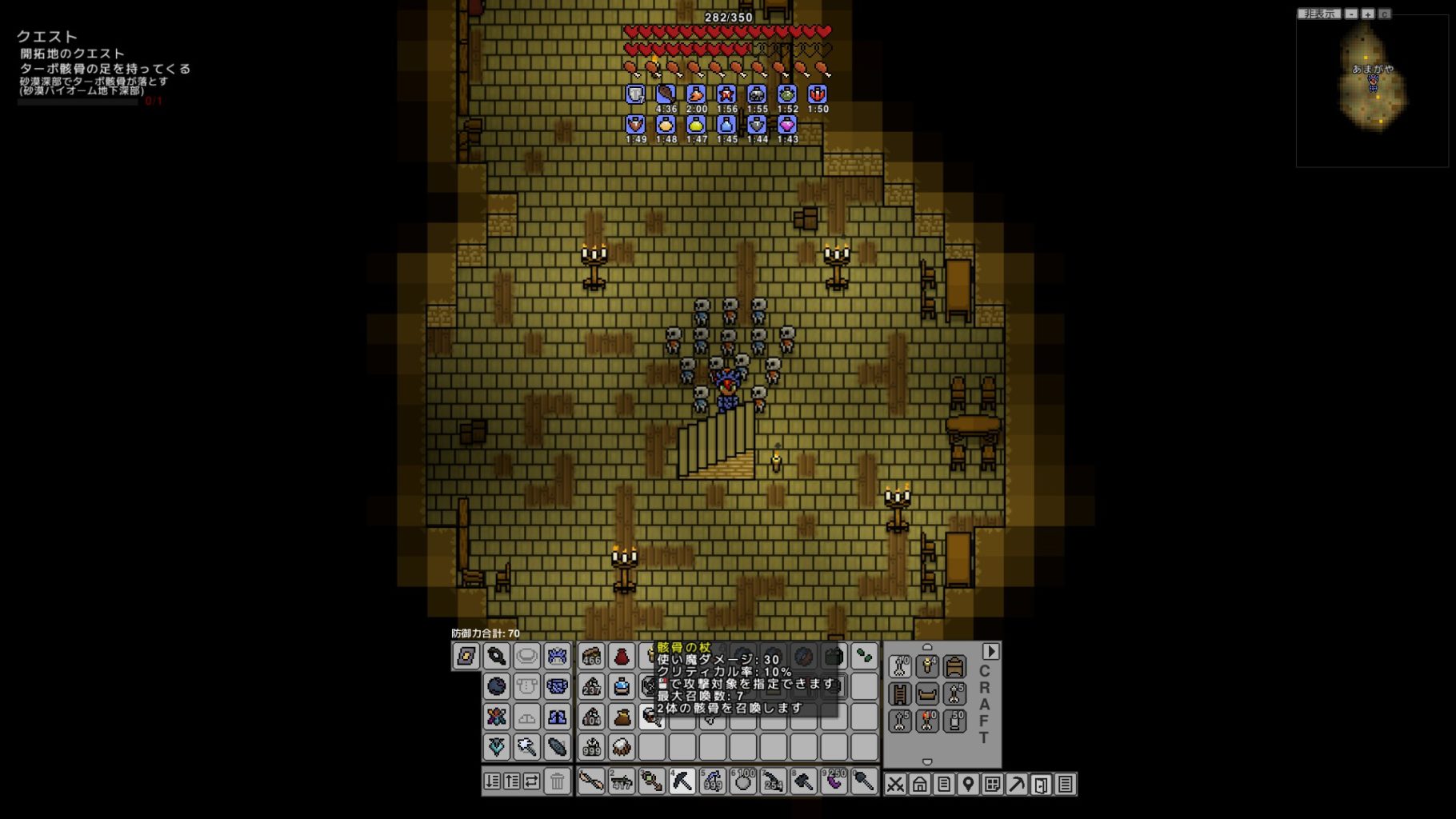Screen dimensions: 1456x819
Task: Open the house icon menu
Action: click(x=919, y=785)
